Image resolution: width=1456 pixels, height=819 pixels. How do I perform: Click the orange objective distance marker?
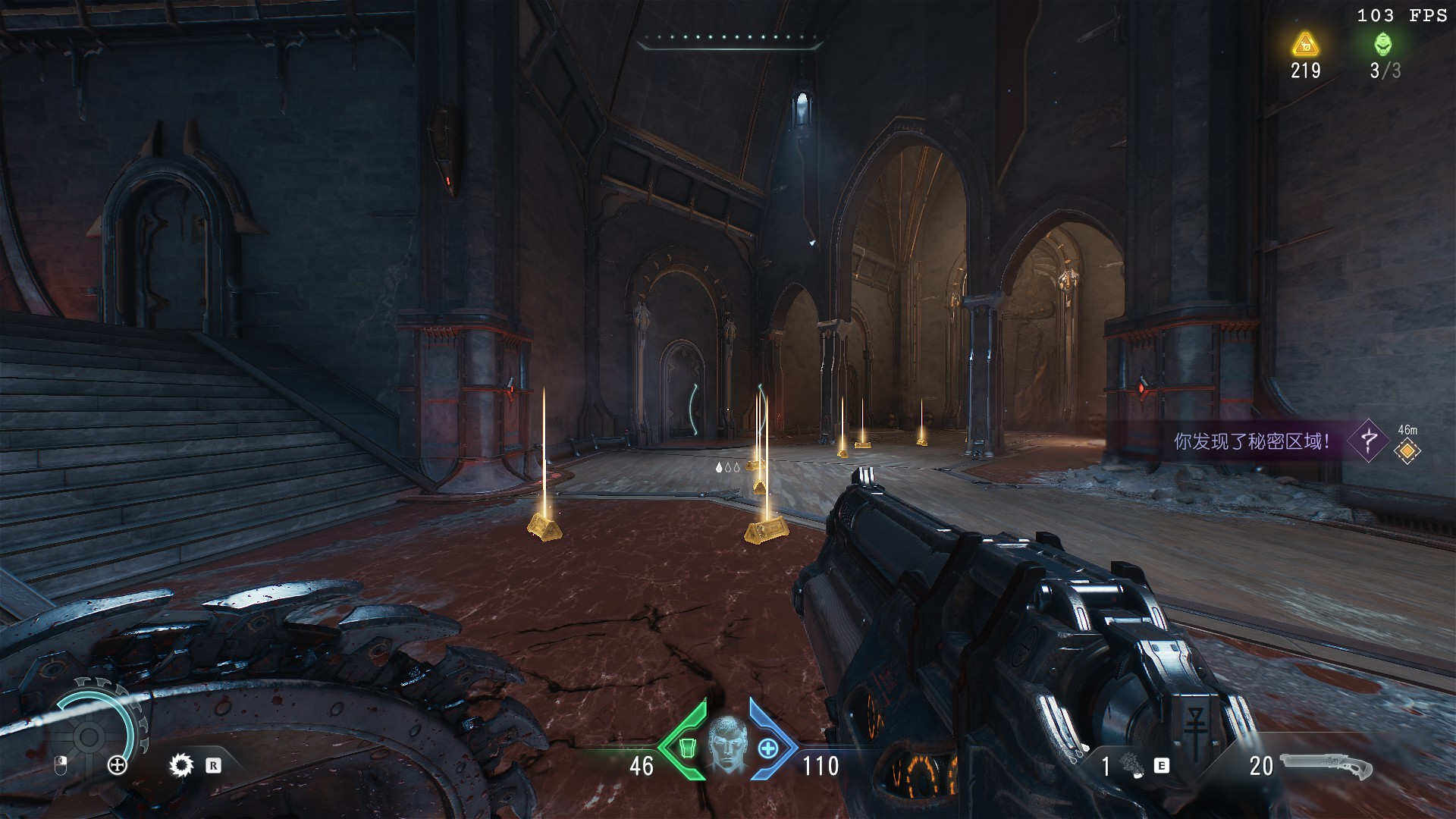(1407, 451)
